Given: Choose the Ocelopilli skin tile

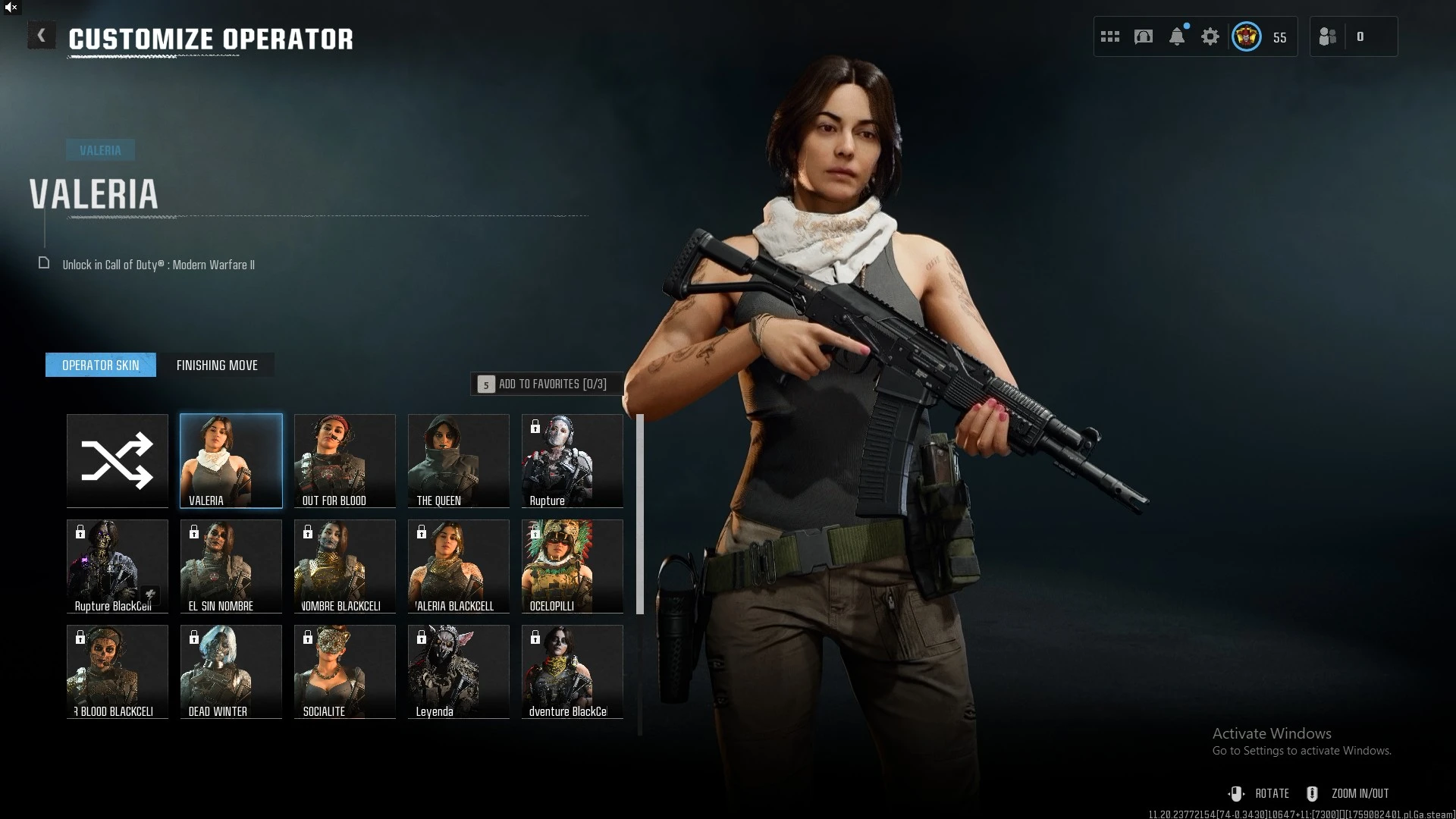Looking at the screenshot, I should click(x=573, y=566).
